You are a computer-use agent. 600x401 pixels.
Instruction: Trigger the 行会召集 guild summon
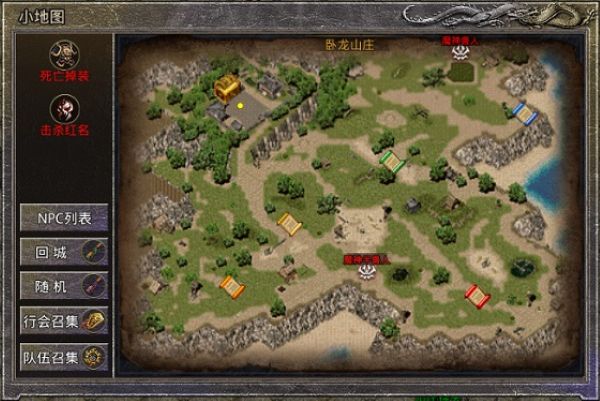click(x=65, y=321)
